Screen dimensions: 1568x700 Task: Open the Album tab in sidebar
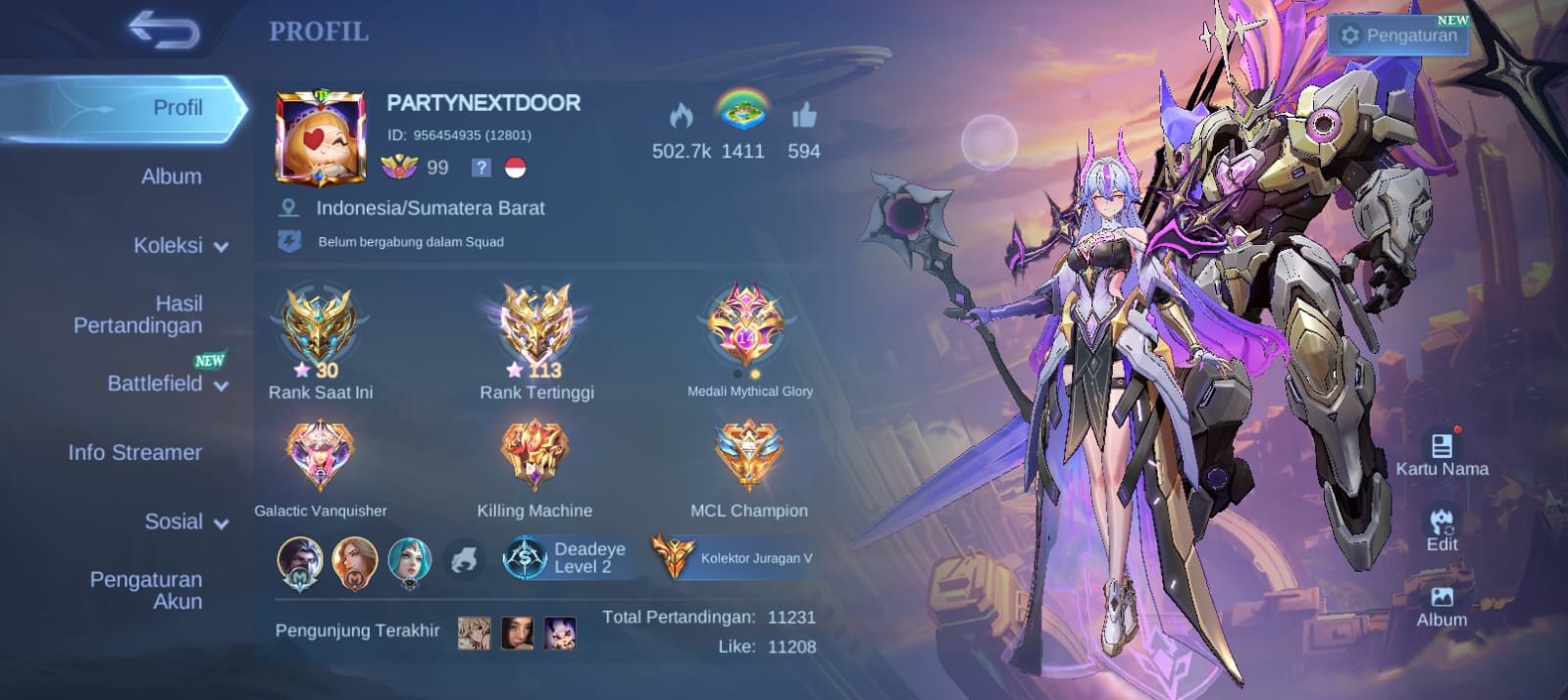tap(171, 176)
